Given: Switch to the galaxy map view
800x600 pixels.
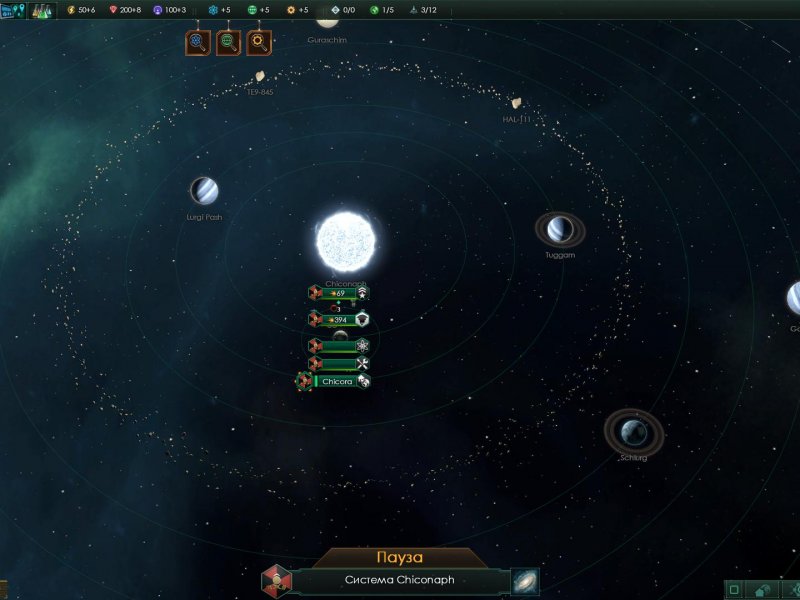Looking at the screenshot, I should coord(524,581).
